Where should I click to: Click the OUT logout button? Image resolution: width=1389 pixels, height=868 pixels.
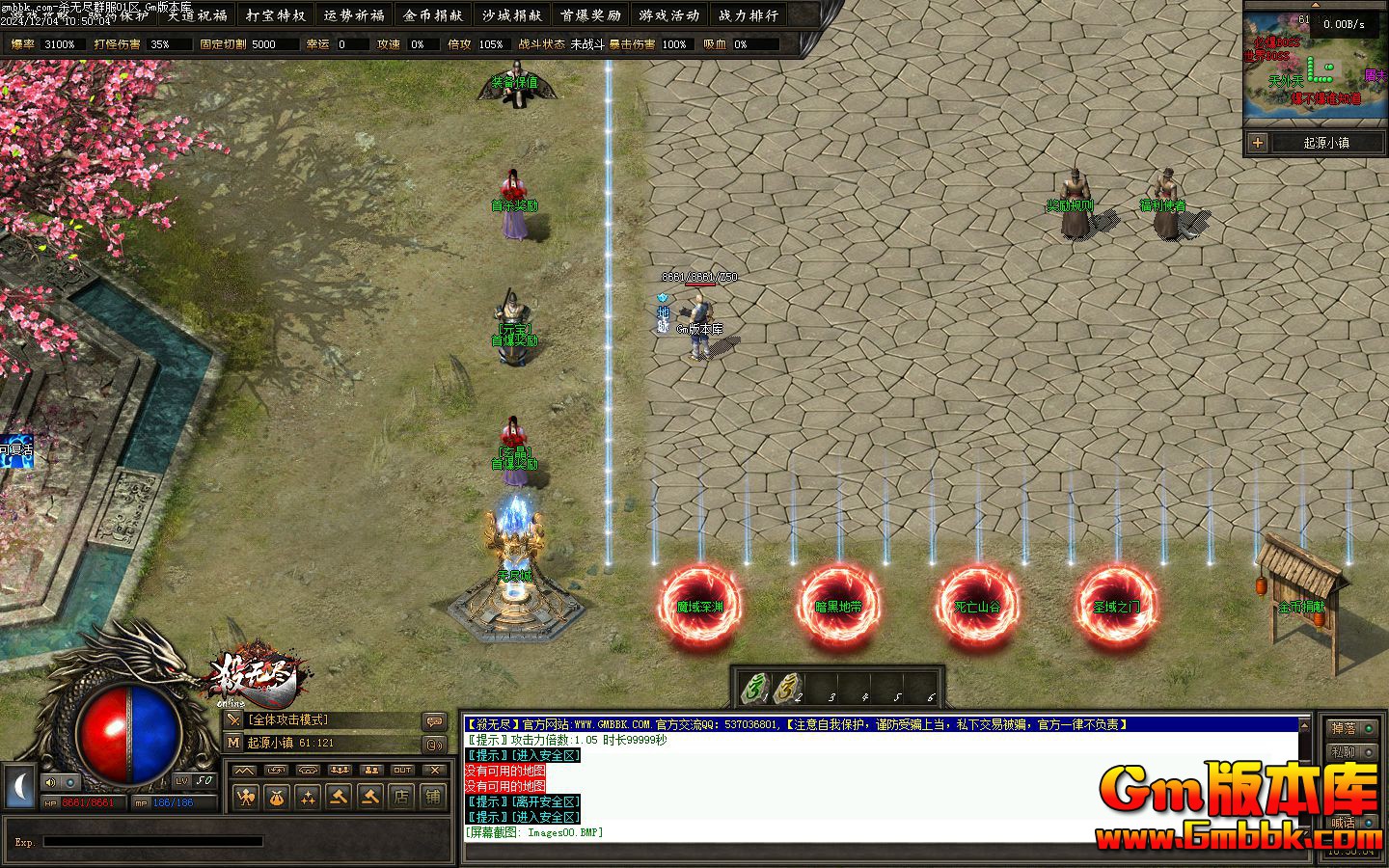pos(402,770)
